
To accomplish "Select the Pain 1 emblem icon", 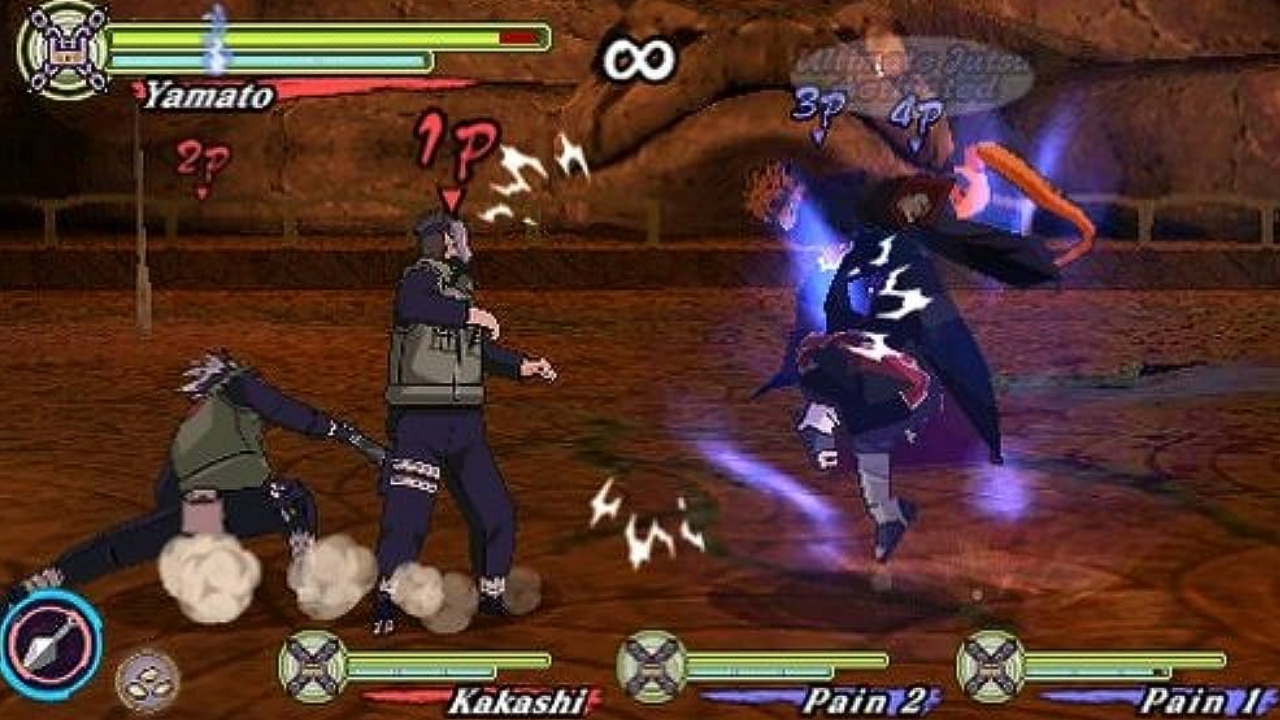I will [x=989, y=666].
